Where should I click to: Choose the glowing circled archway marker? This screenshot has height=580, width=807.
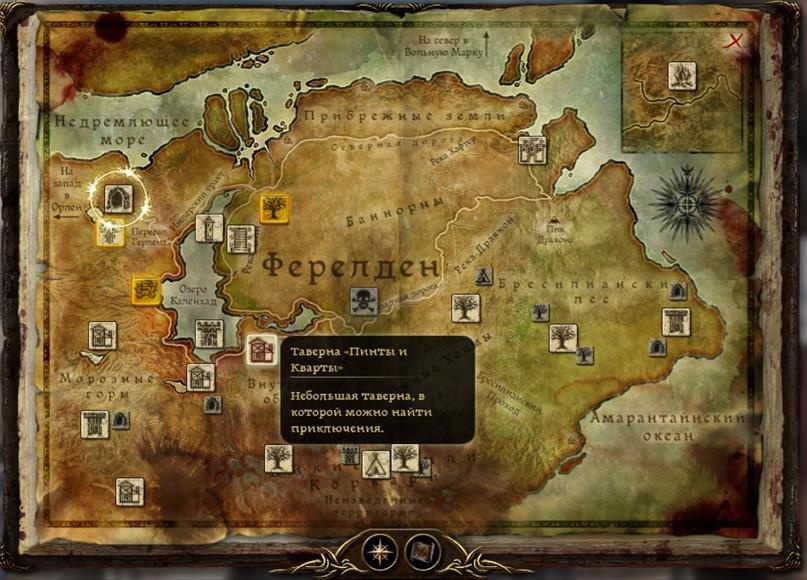(119, 197)
